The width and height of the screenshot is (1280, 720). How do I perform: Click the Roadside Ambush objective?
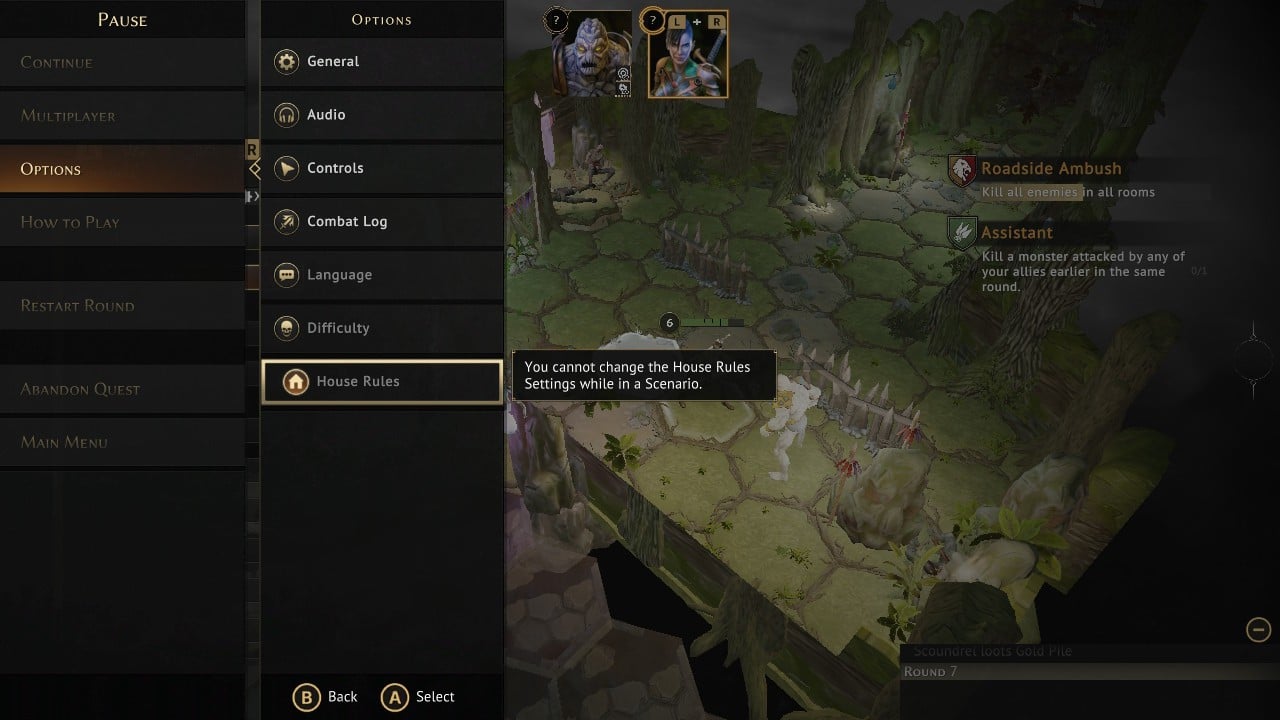pos(1050,170)
